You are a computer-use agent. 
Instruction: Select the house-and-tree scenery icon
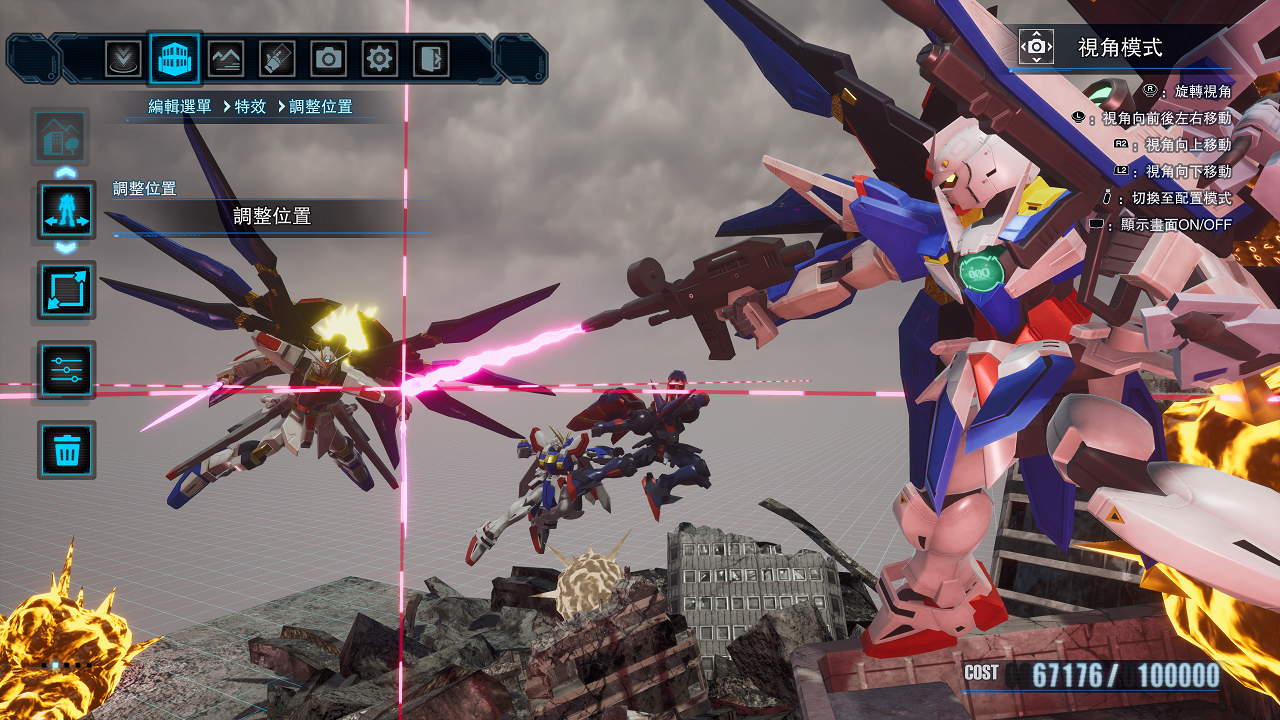pyautogui.click(x=61, y=136)
